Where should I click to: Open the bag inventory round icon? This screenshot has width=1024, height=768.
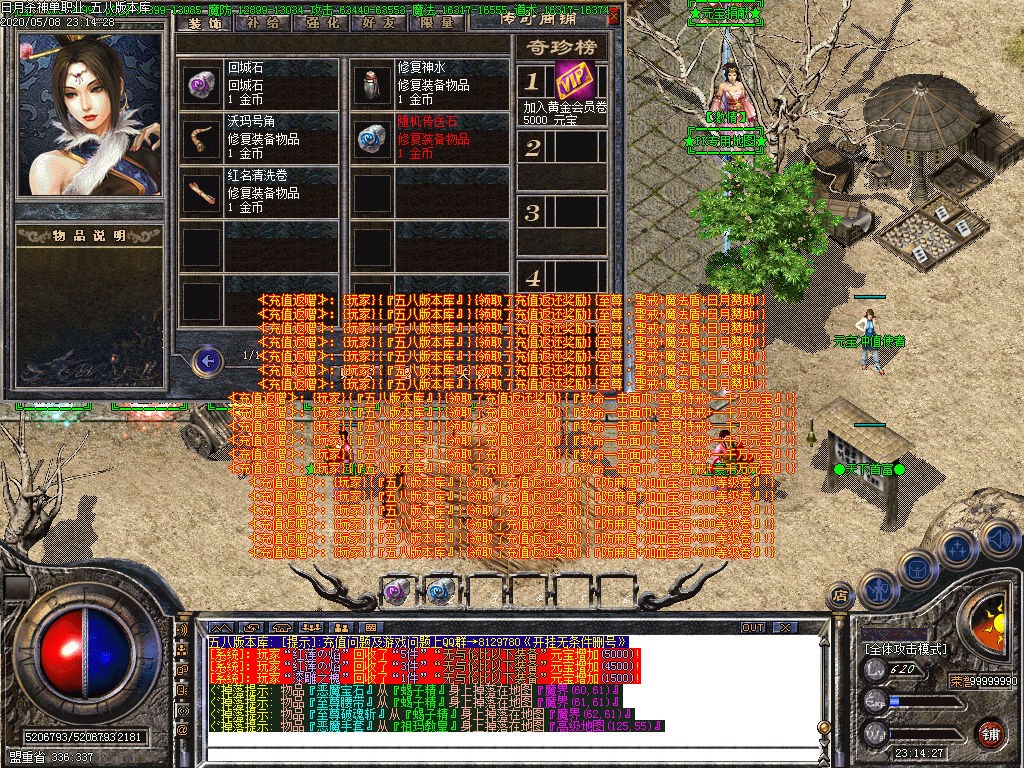pos(916,567)
